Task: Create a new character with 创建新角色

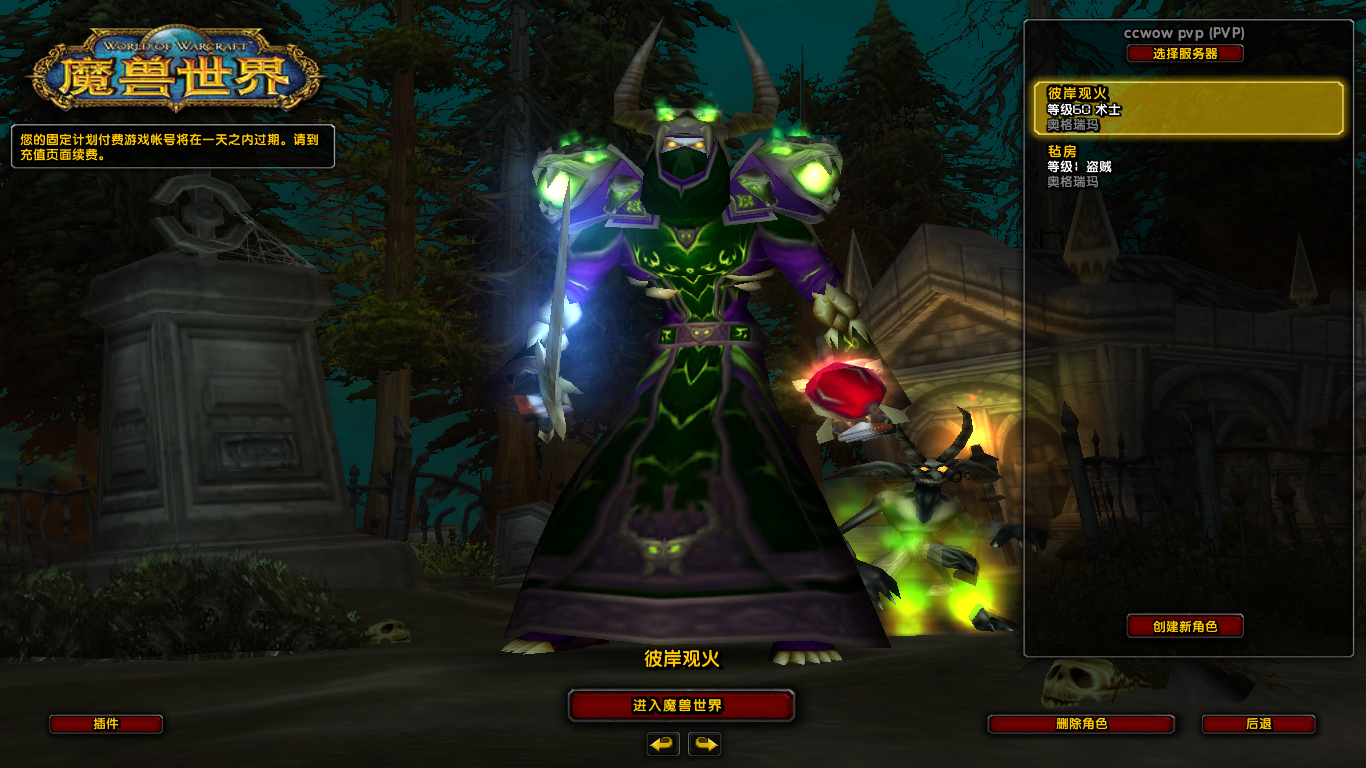Action: [x=1185, y=626]
